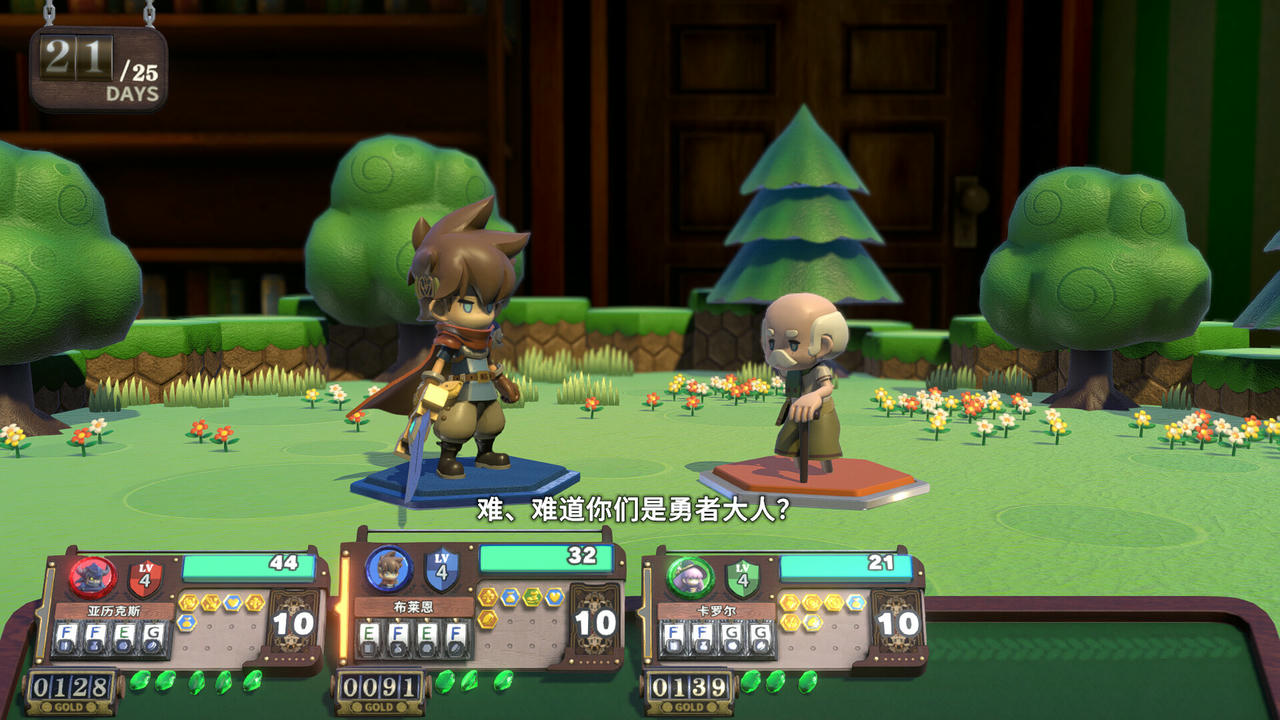The width and height of the screenshot is (1280, 720).
Task: Click 布莱恩's blue portrait icon
Action: pos(387,569)
